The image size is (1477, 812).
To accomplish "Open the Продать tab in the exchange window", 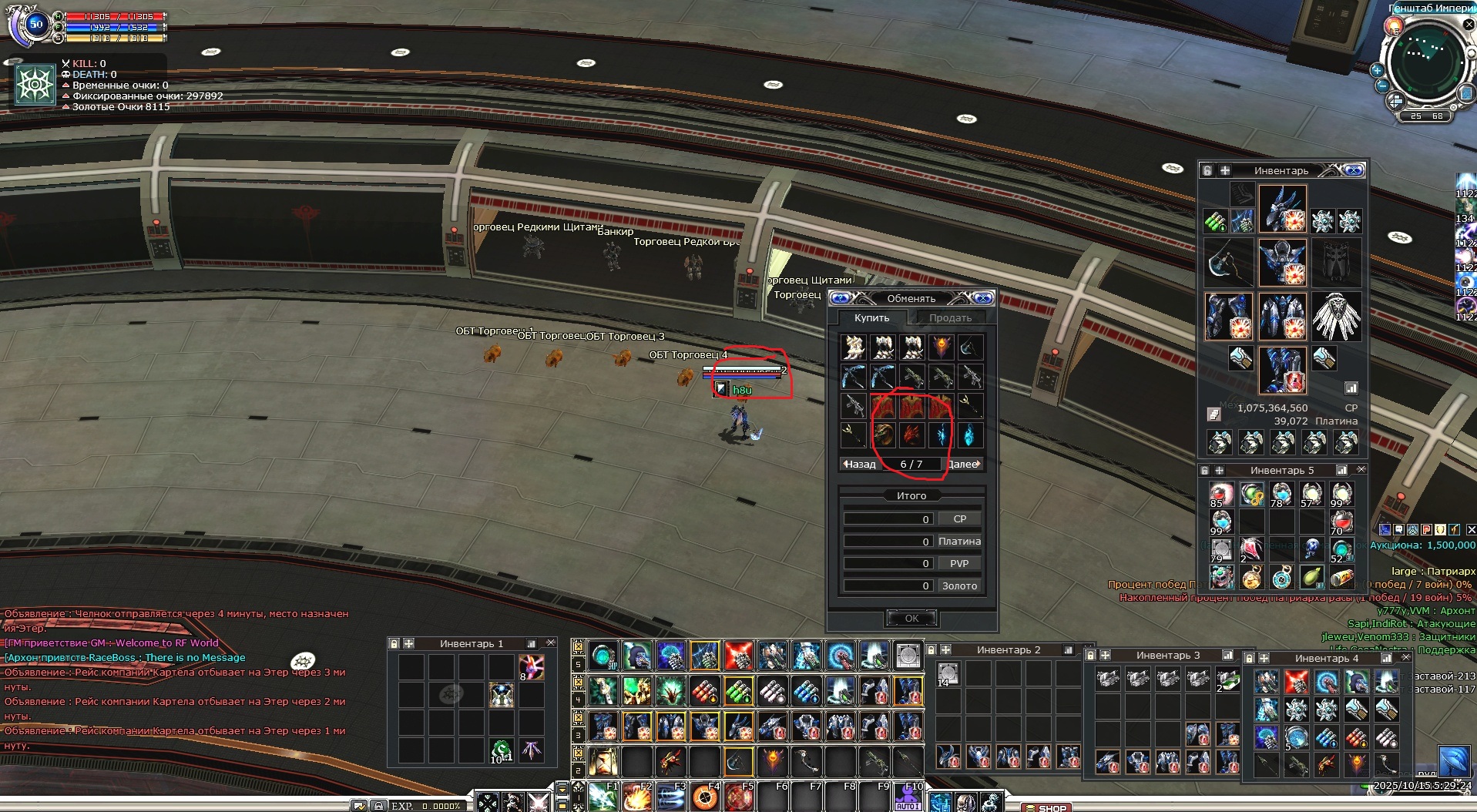I will coord(949,317).
